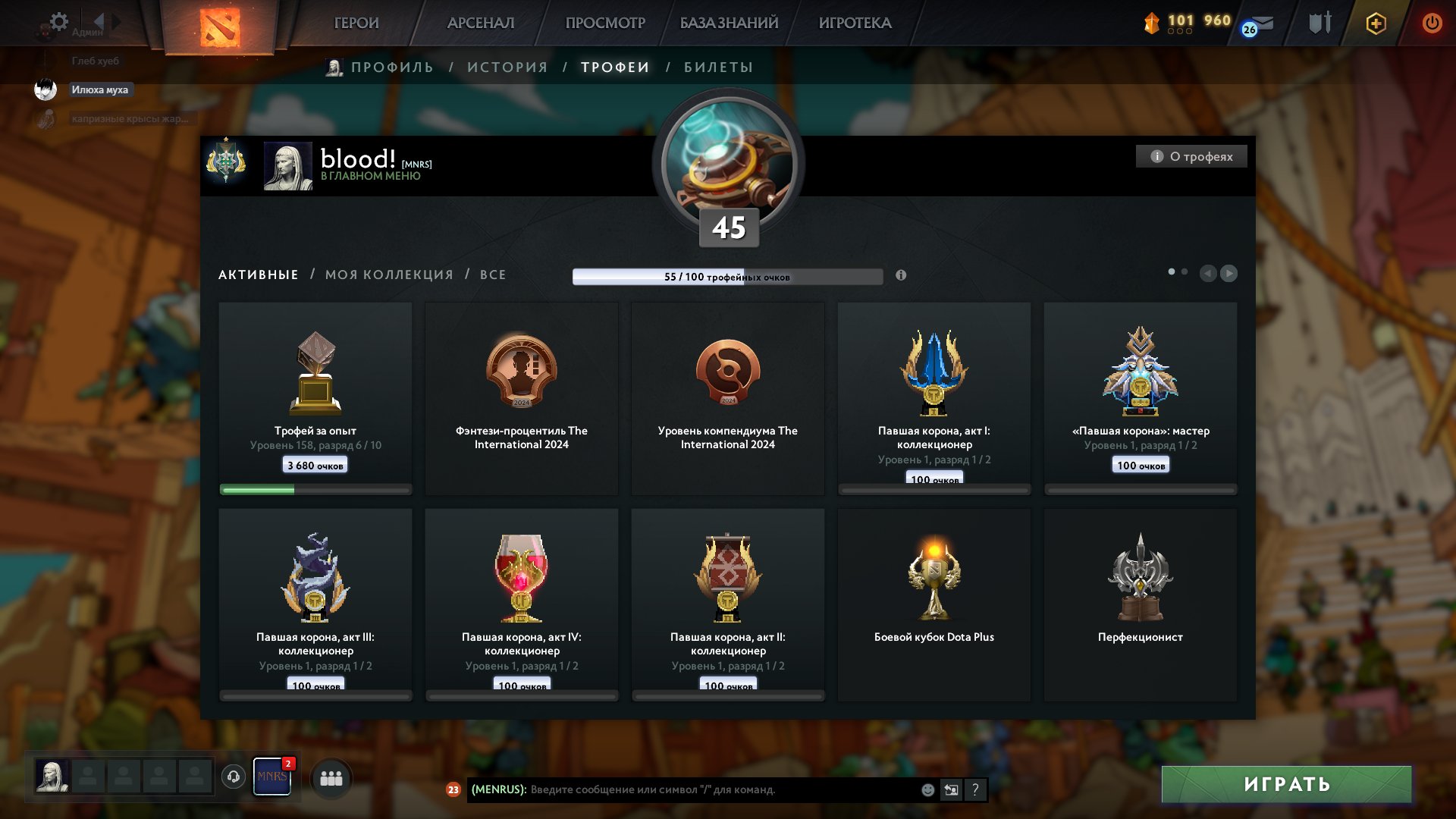
Task: Select the МОЯ КОЛЛЕКЦИЯ filter
Action: pyautogui.click(x=388, y=275)
